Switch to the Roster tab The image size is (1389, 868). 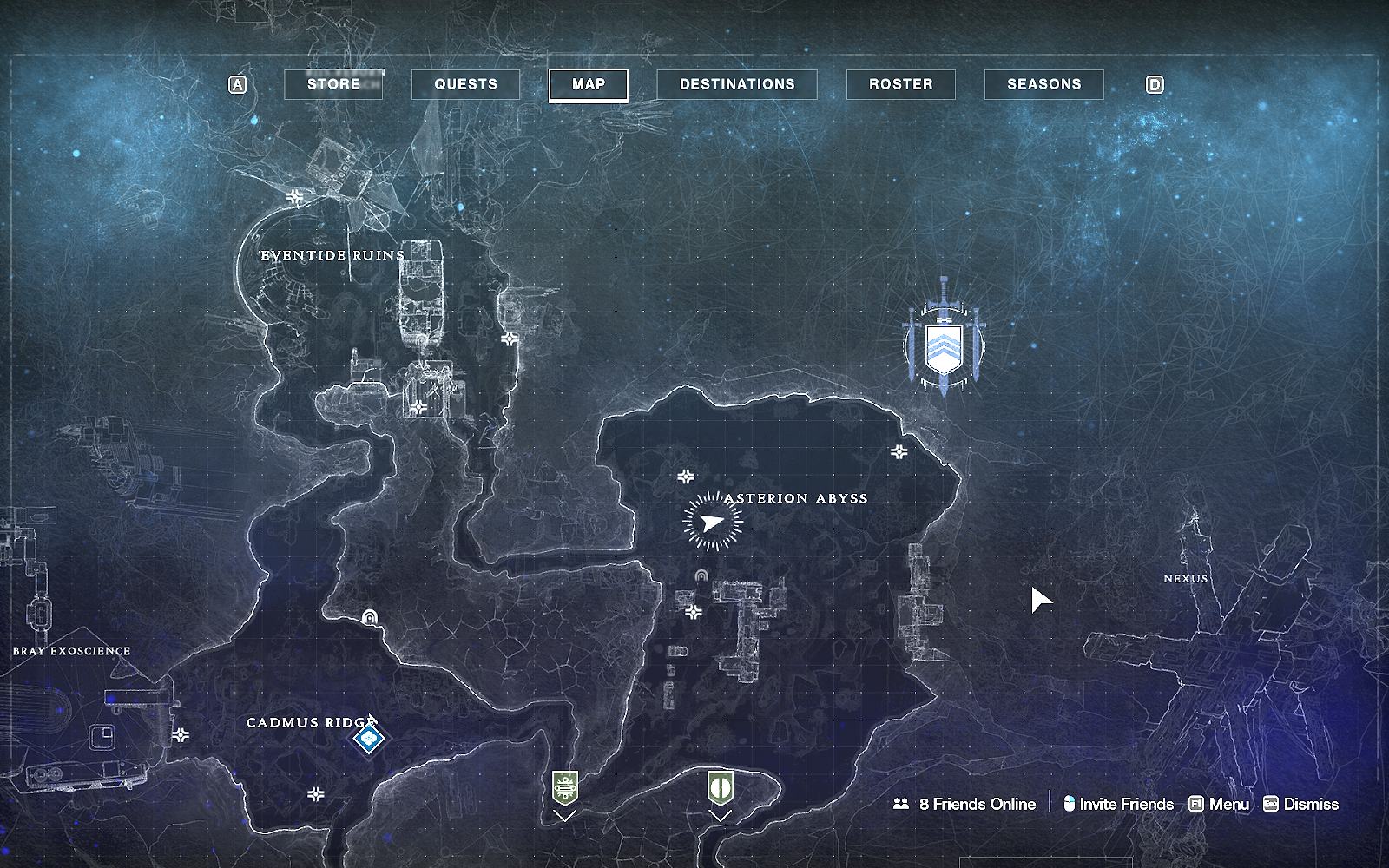pos(900,84)
